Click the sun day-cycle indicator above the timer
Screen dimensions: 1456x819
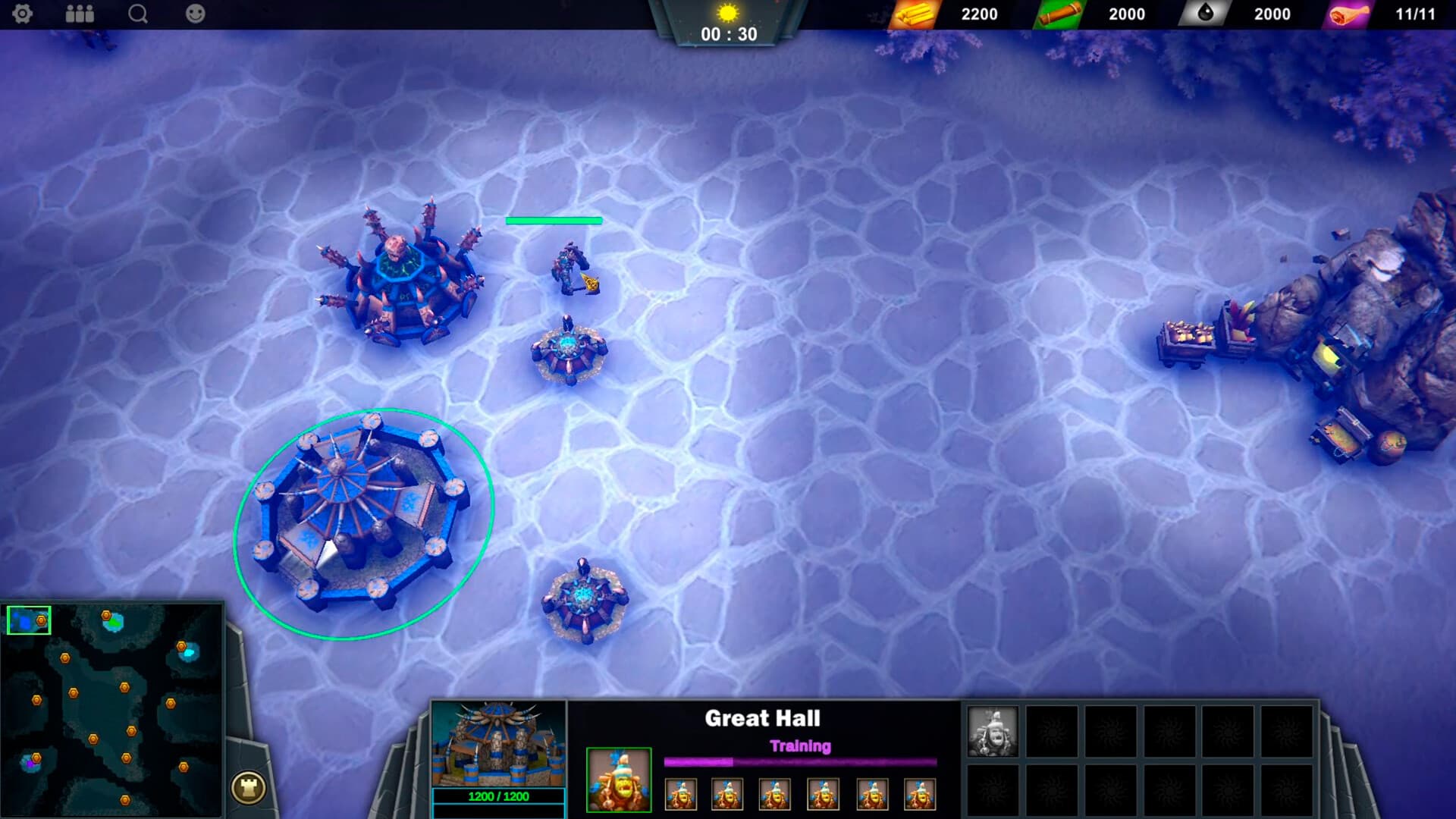click(728, 13)
